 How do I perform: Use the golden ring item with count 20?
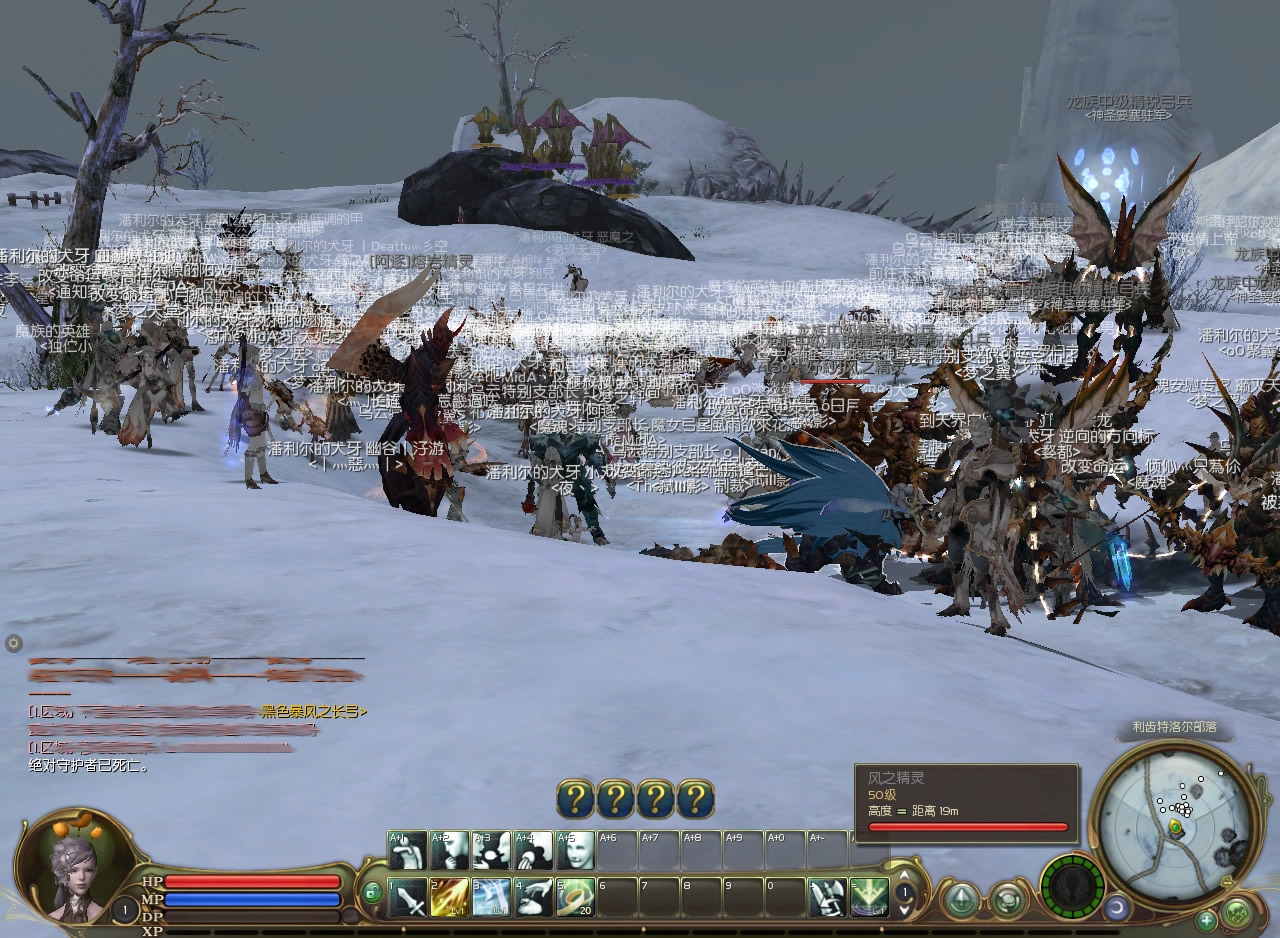pos(575,898)
